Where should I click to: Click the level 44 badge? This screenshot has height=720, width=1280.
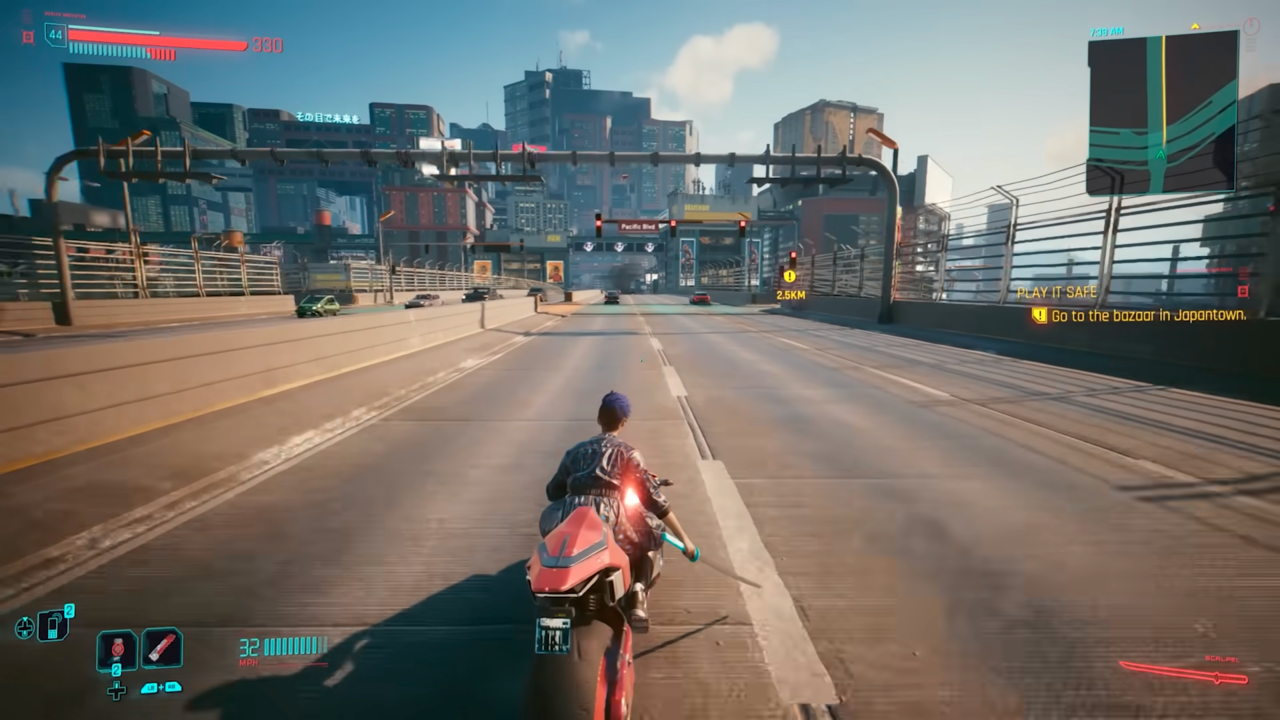(55, 36)
